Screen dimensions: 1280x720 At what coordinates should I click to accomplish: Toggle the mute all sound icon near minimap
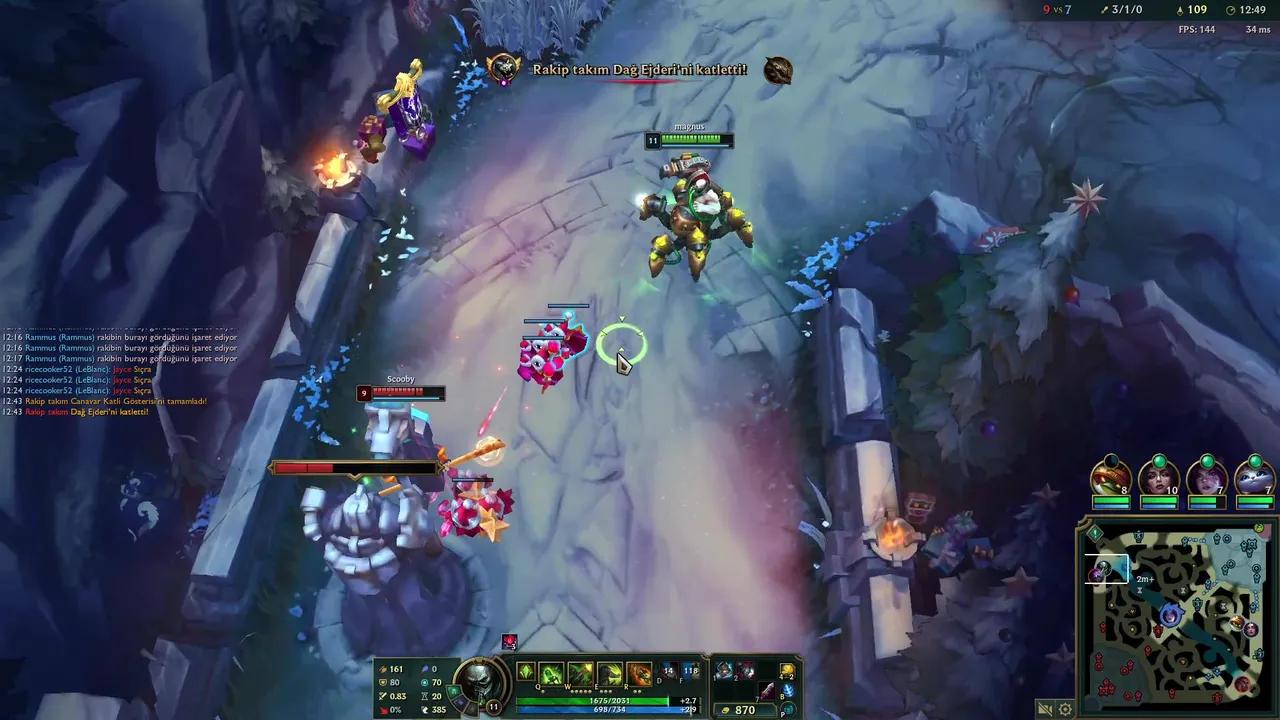click(x=1044, y=709)
